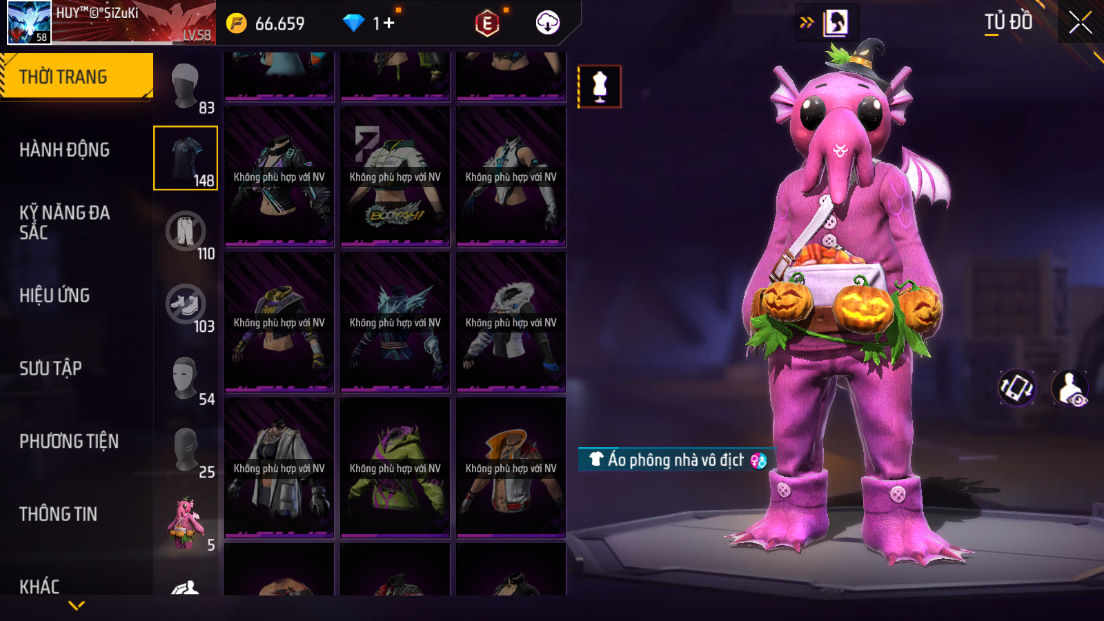Select the shirt subcategory with 148 items
1104x621 pixels.
(185, 158)
